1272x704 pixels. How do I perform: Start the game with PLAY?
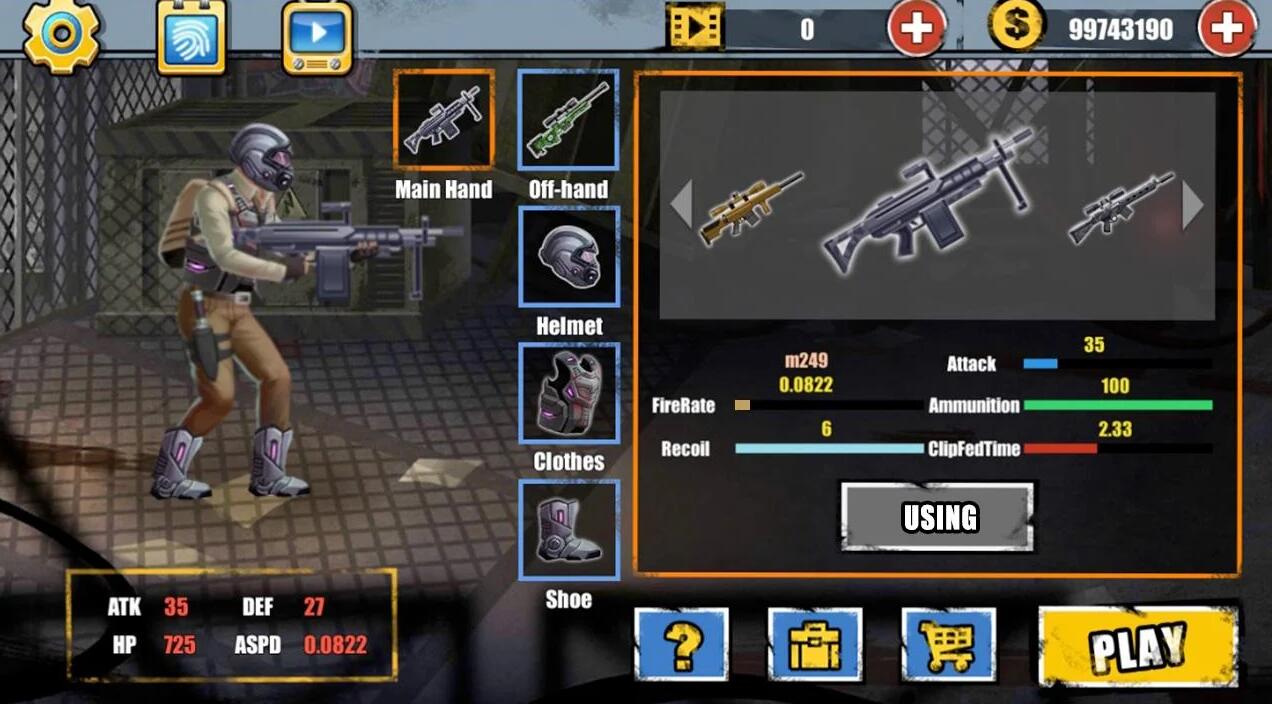pos(1138,645)
